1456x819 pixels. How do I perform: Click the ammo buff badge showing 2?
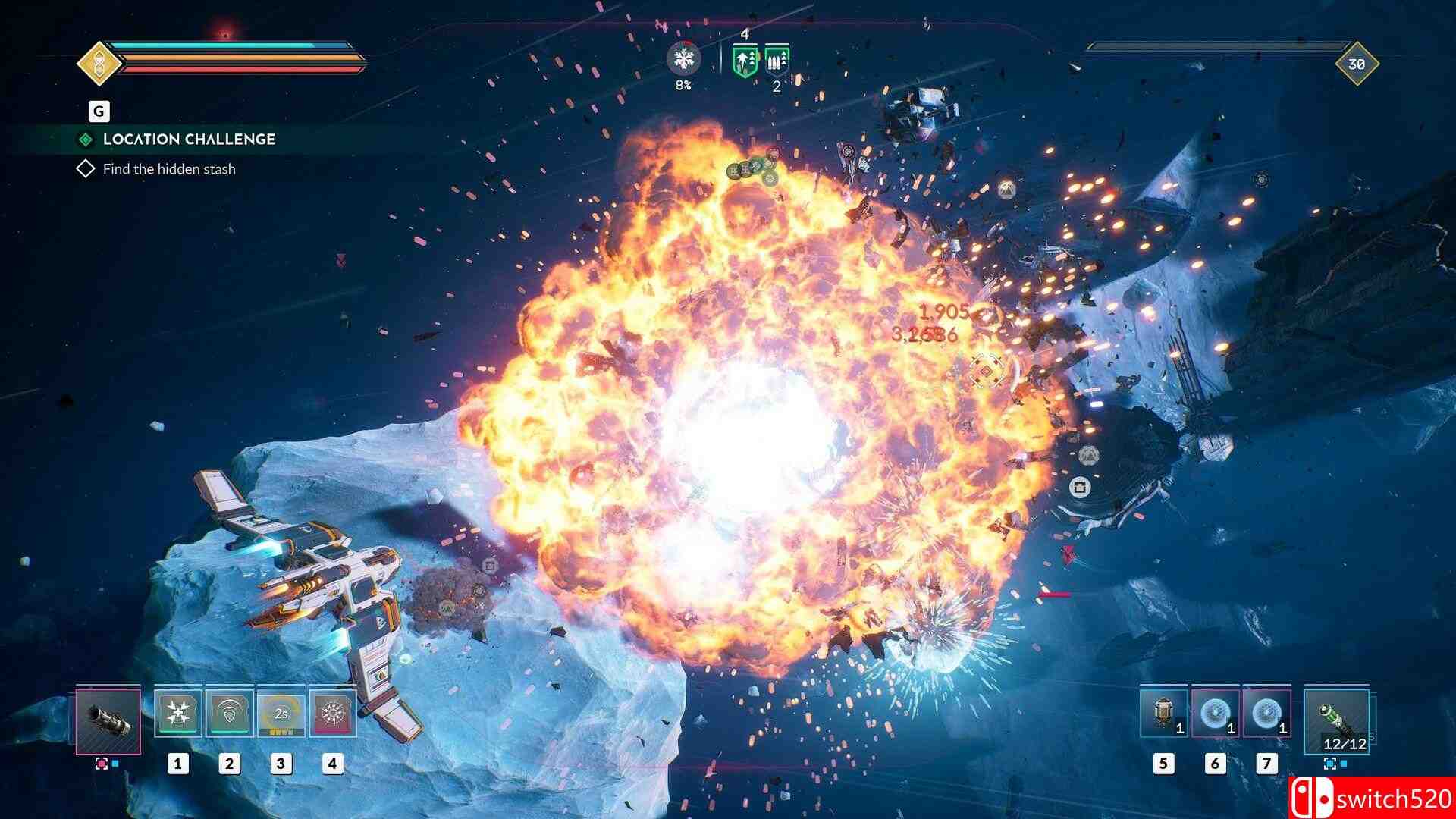(777, 61)
